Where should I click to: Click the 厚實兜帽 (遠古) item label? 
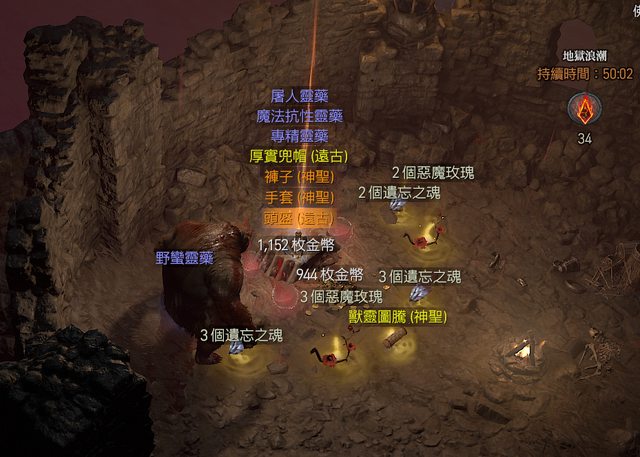click(299, 155)
